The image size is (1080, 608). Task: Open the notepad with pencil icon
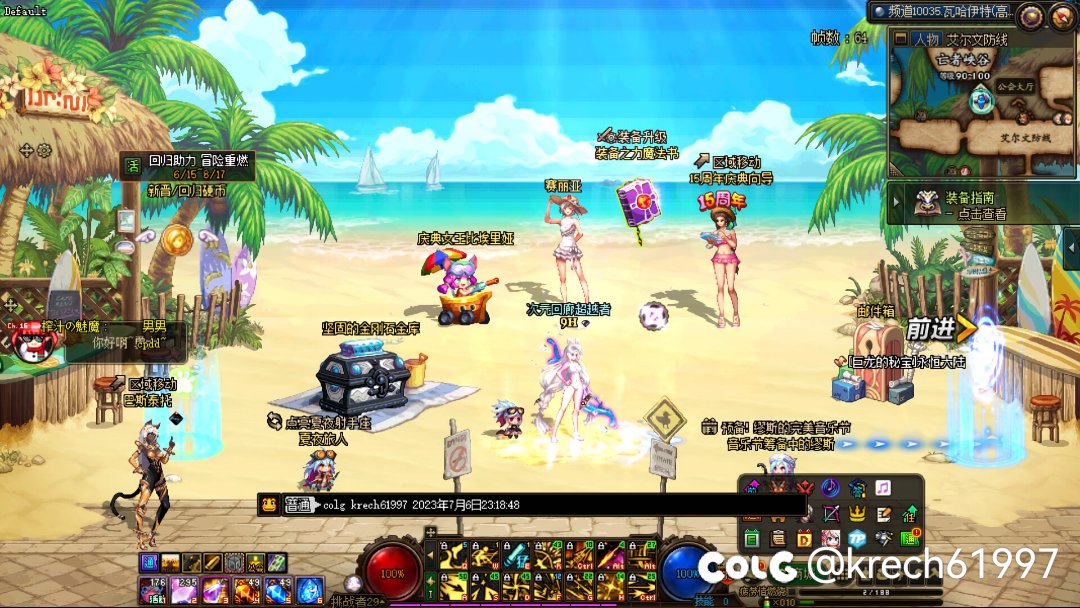[884, 514]
